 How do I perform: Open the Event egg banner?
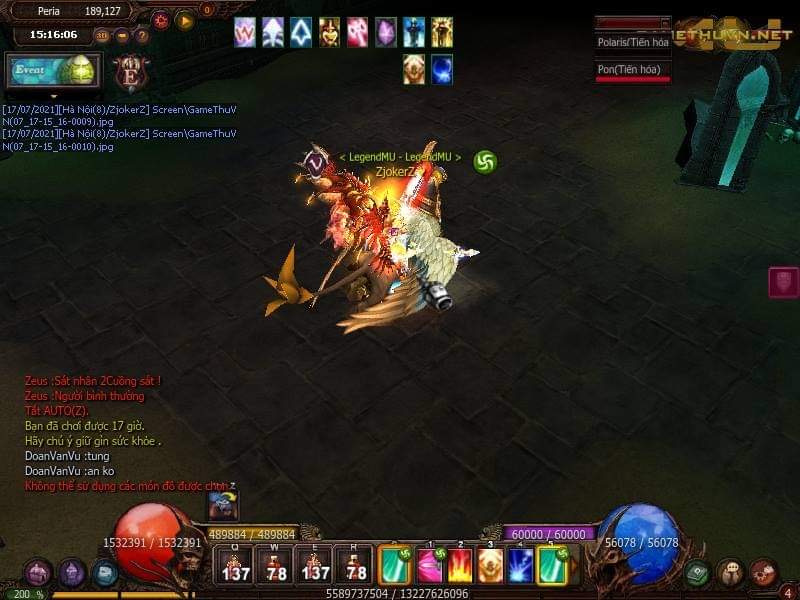pyautogui.click(x=54, y=72)
